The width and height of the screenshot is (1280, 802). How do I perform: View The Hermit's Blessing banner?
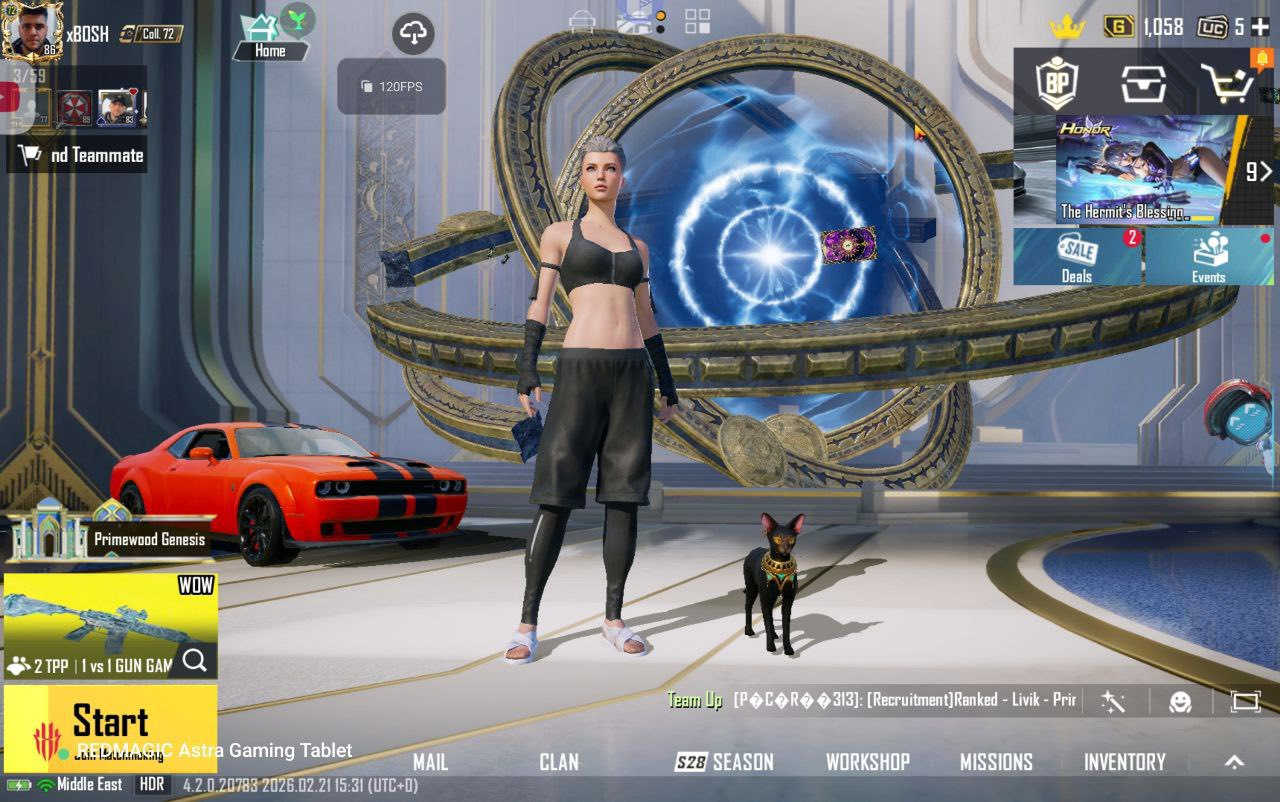(1140, 170)
